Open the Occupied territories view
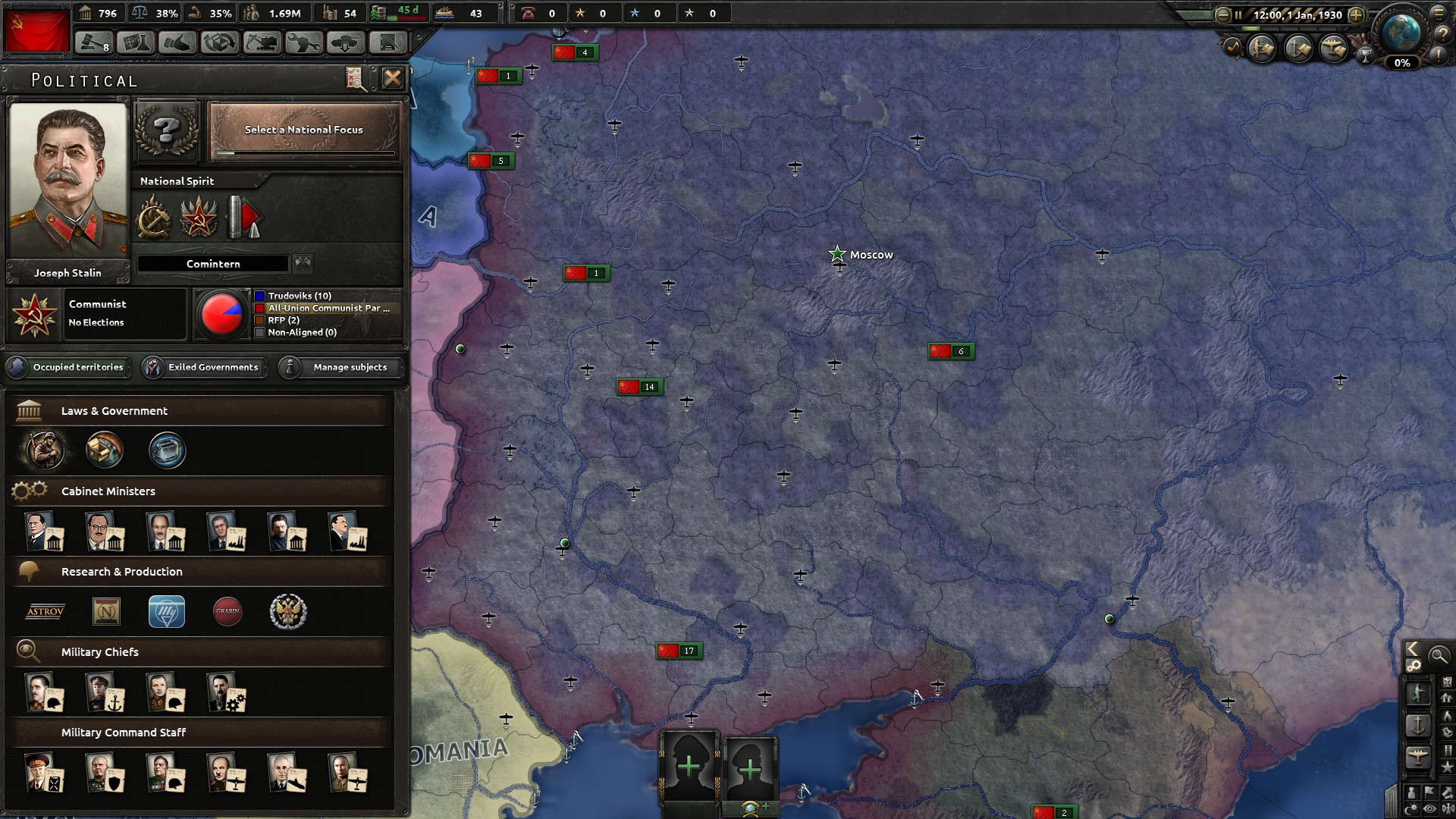The image size is (1456, 819). click(68, 367)
